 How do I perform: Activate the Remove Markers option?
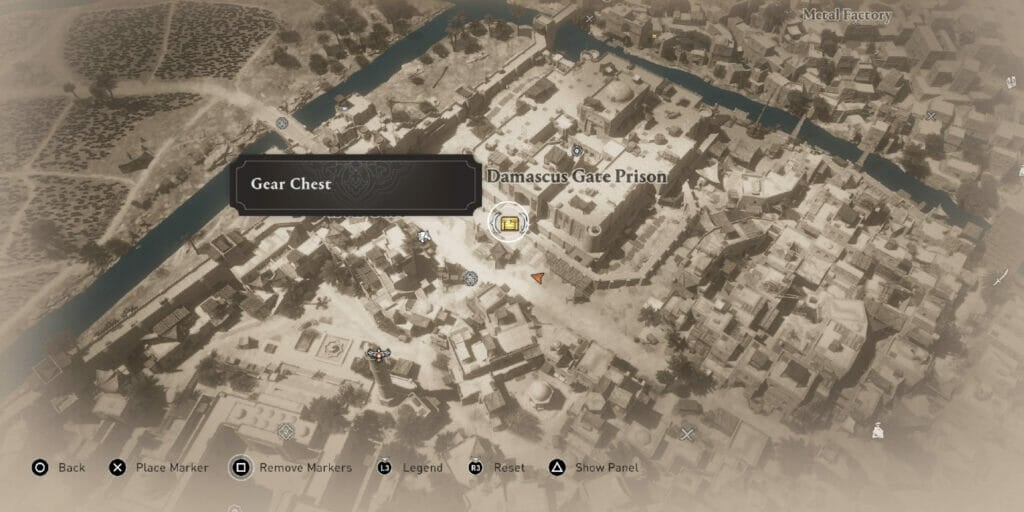[x=292, y=467]
